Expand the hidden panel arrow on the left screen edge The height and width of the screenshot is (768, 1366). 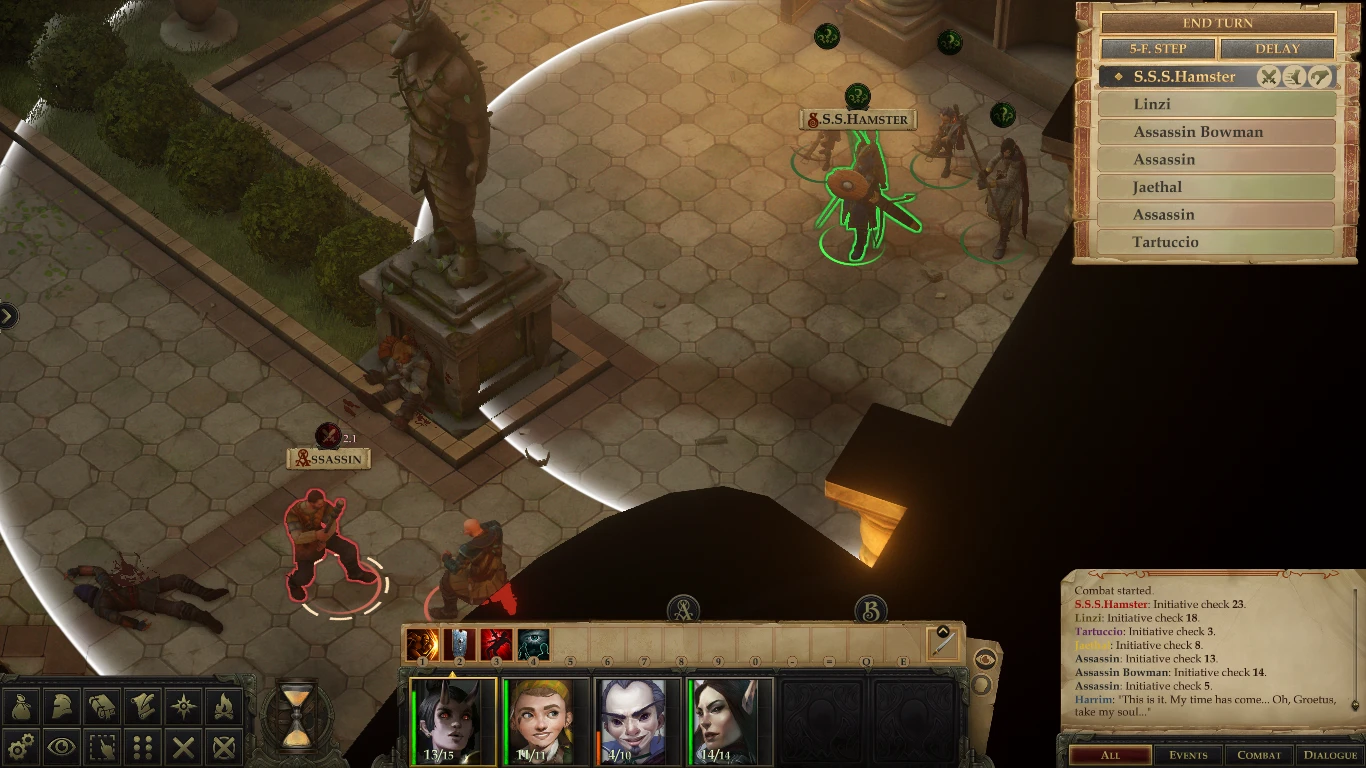coord(7,316)
